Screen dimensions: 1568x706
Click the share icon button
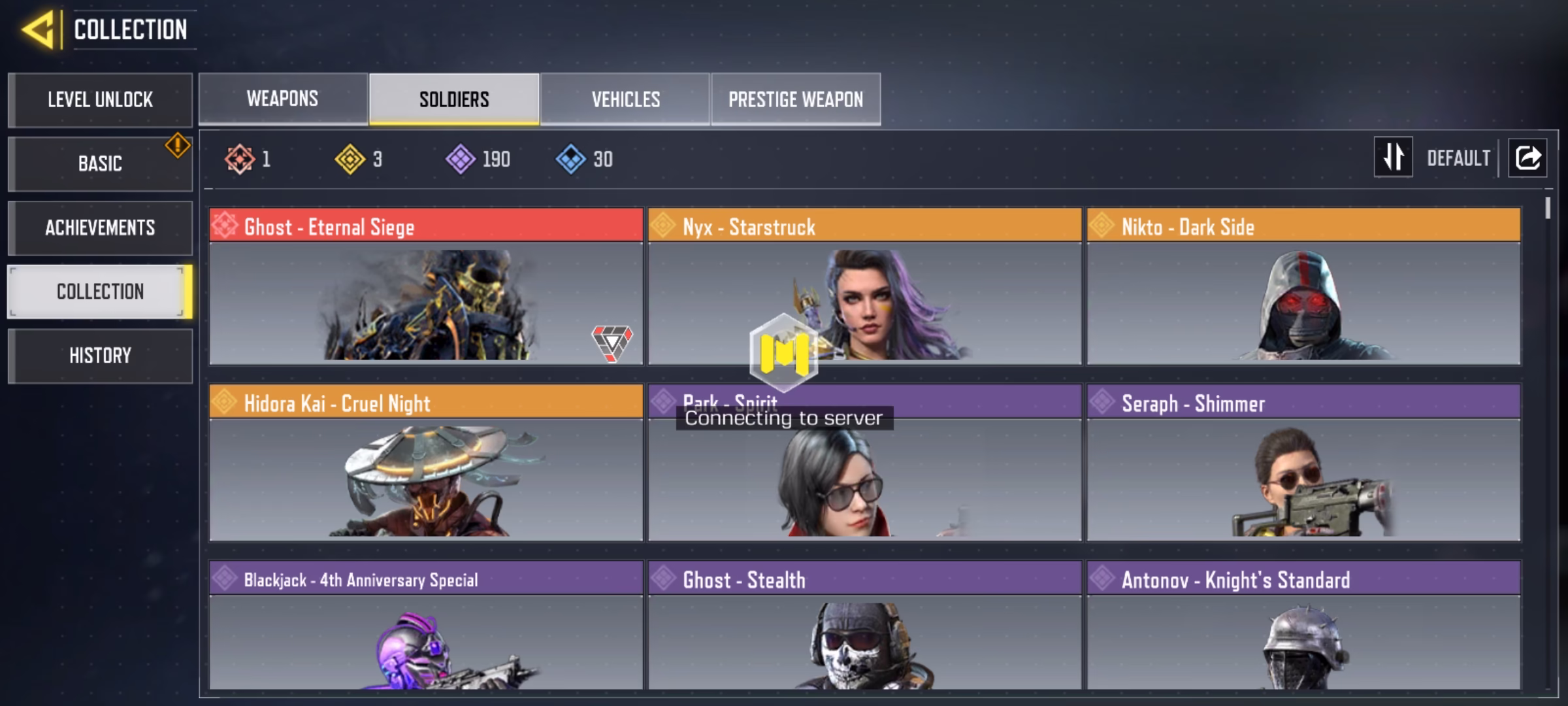pyautogui.click(x=1527, y=158)
